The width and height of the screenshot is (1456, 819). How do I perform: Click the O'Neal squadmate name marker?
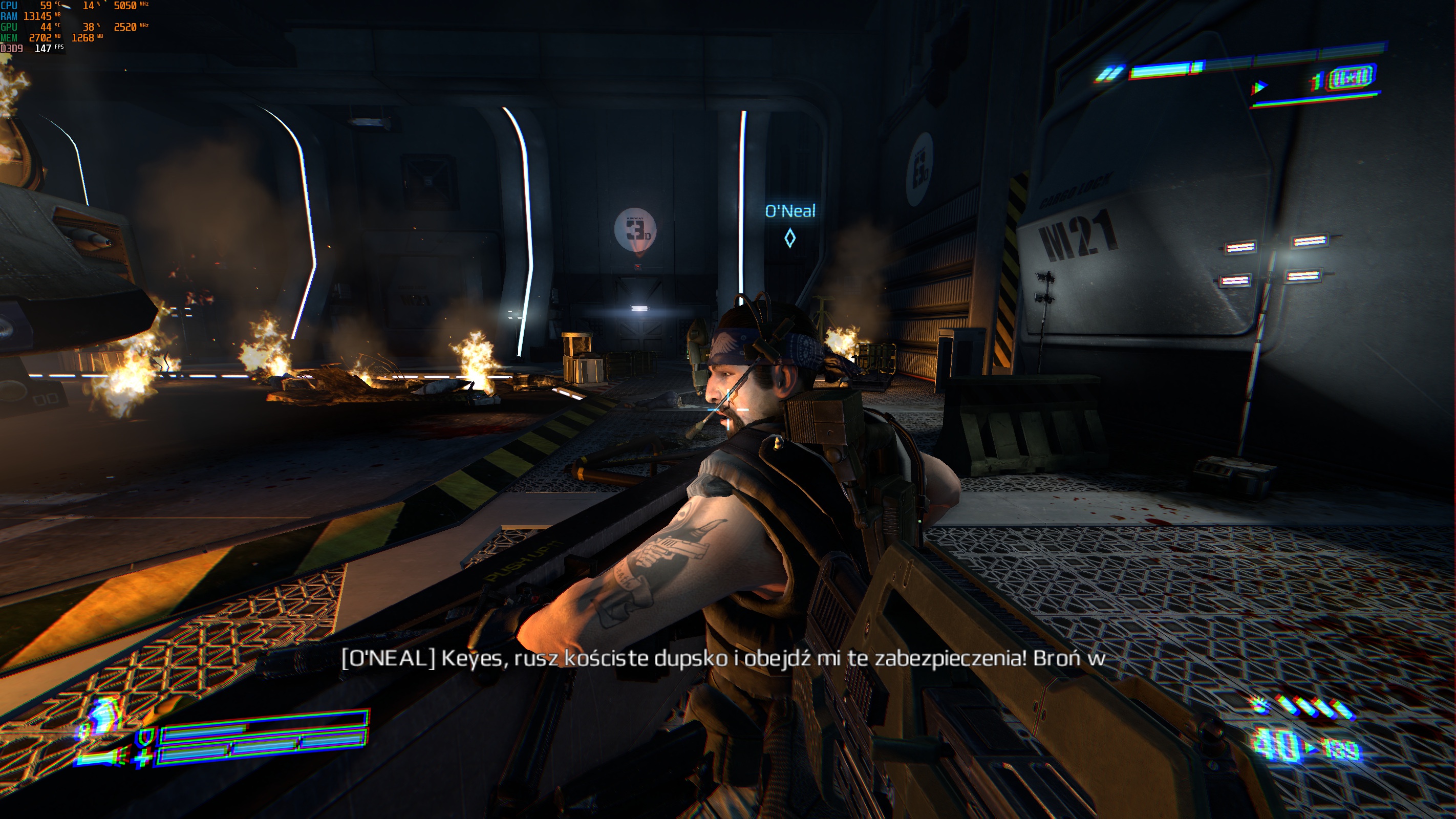click(789, 211)
